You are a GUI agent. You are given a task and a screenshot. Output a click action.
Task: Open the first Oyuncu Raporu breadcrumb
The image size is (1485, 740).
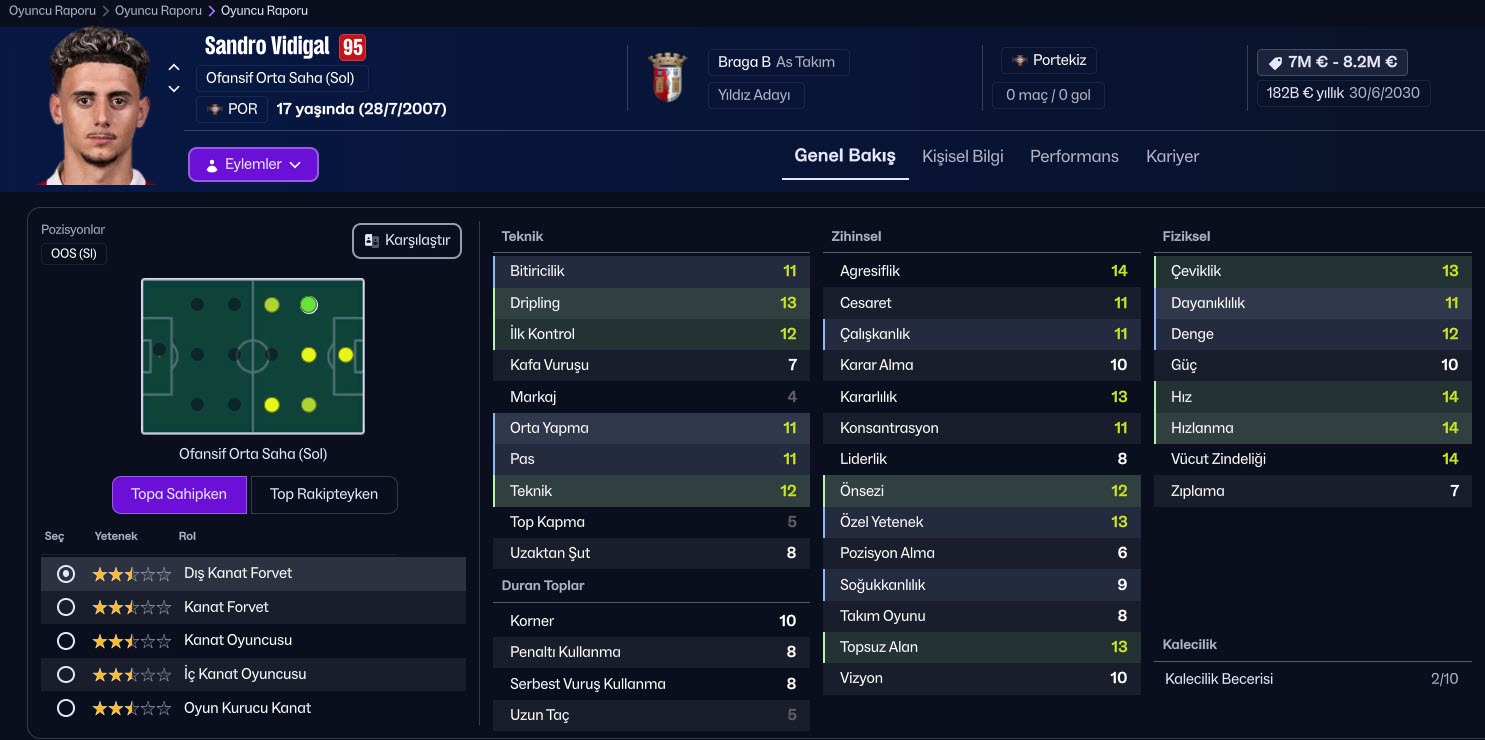click(52, 11)
